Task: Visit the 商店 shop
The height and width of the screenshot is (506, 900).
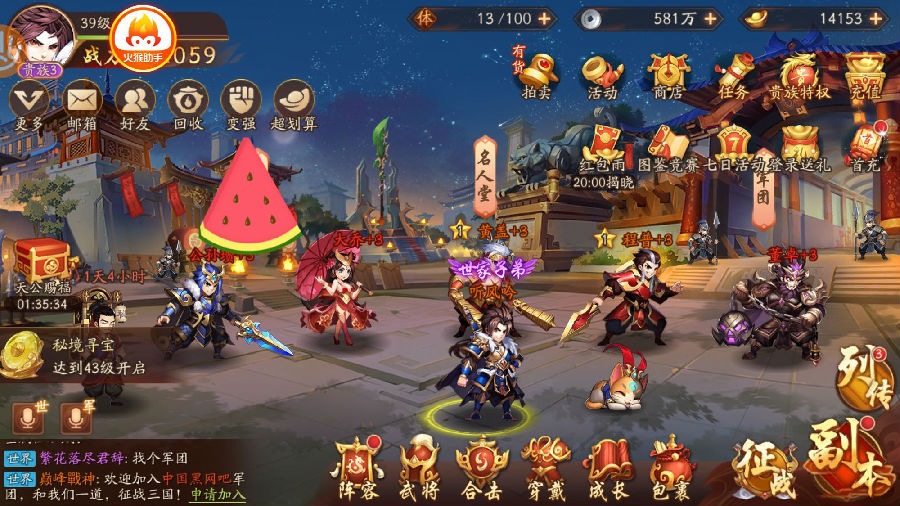Action: (668, 73)
